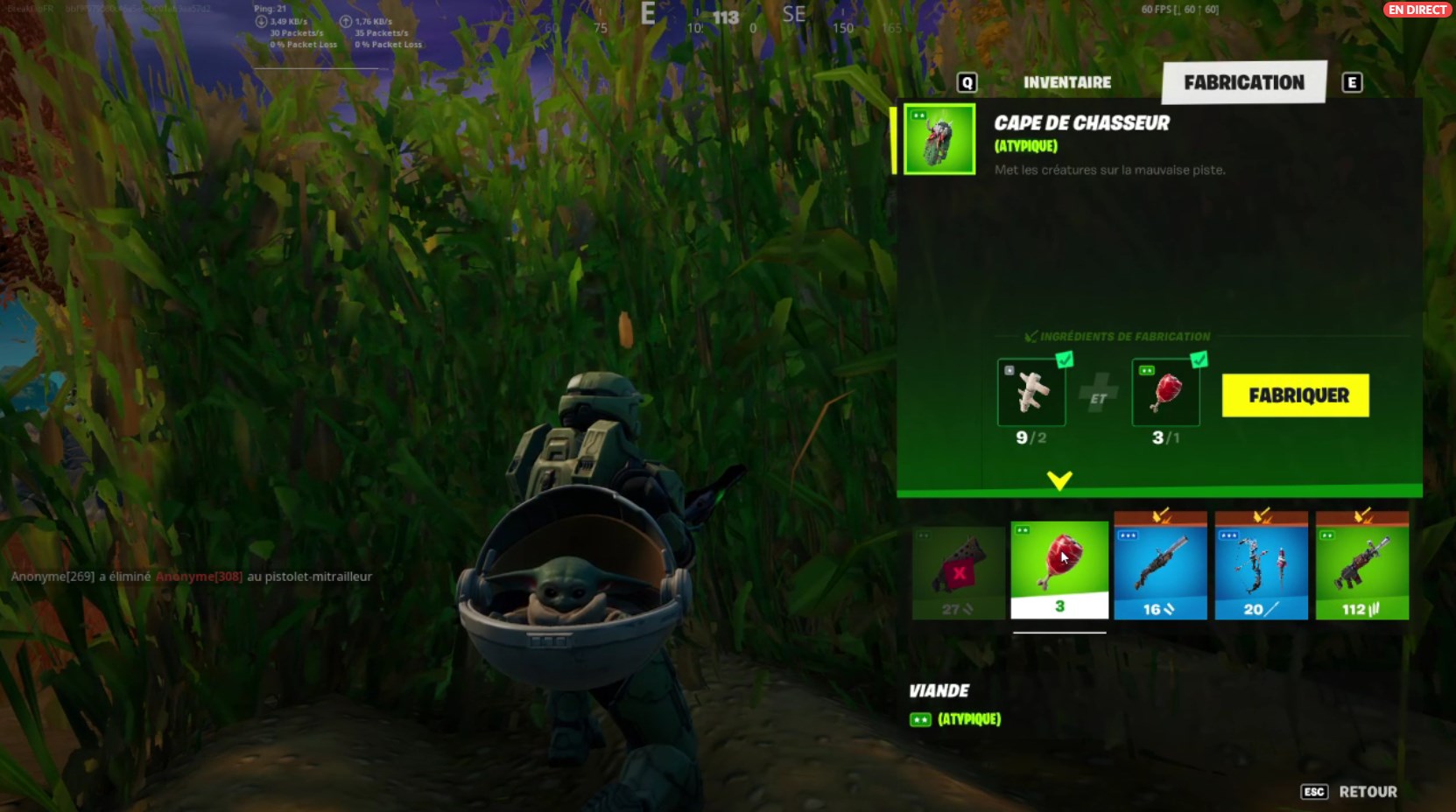Click the downward yellow chevron under ingredients
The image size is (1456, 812).
coord(1061,480)
